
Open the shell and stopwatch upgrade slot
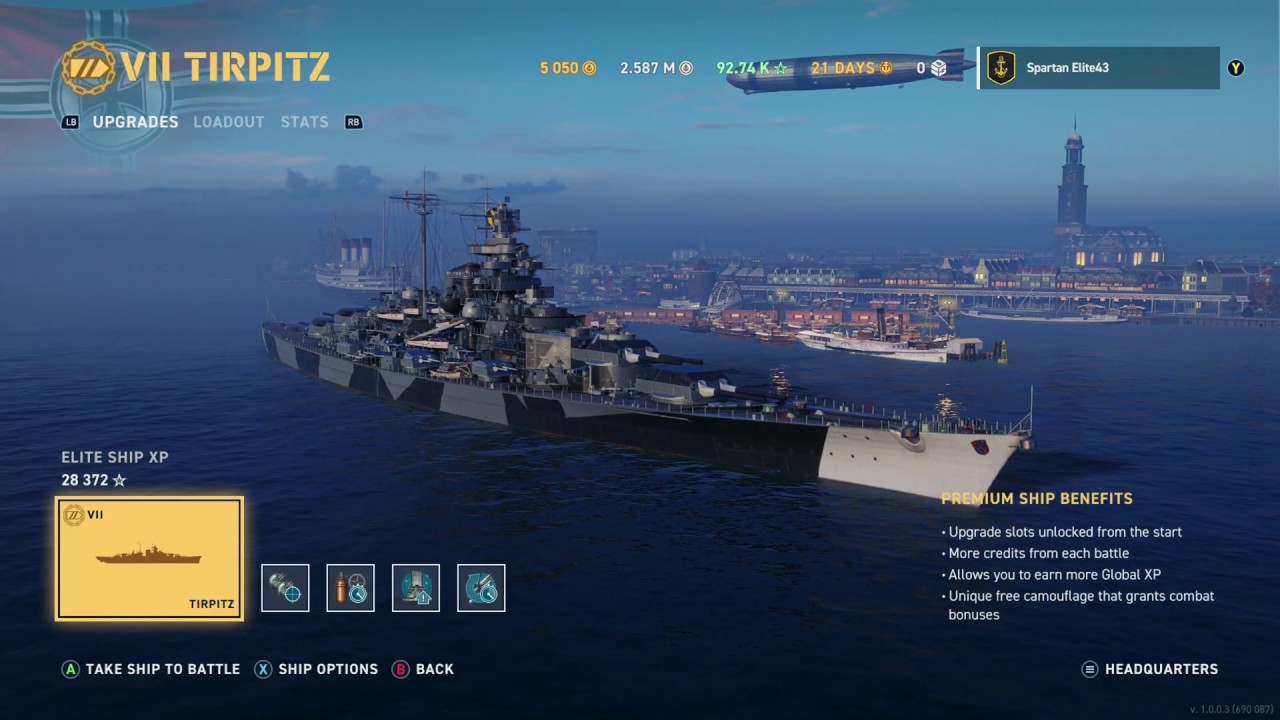351,588
